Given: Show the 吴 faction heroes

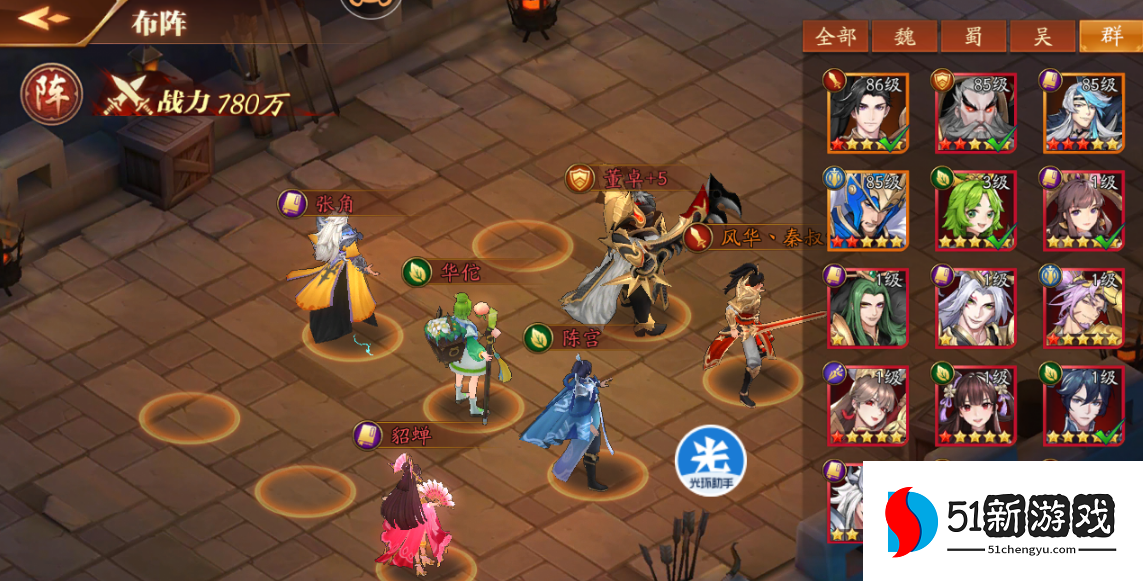Looking at the screenshot, I should click(x=1042, y=37).
